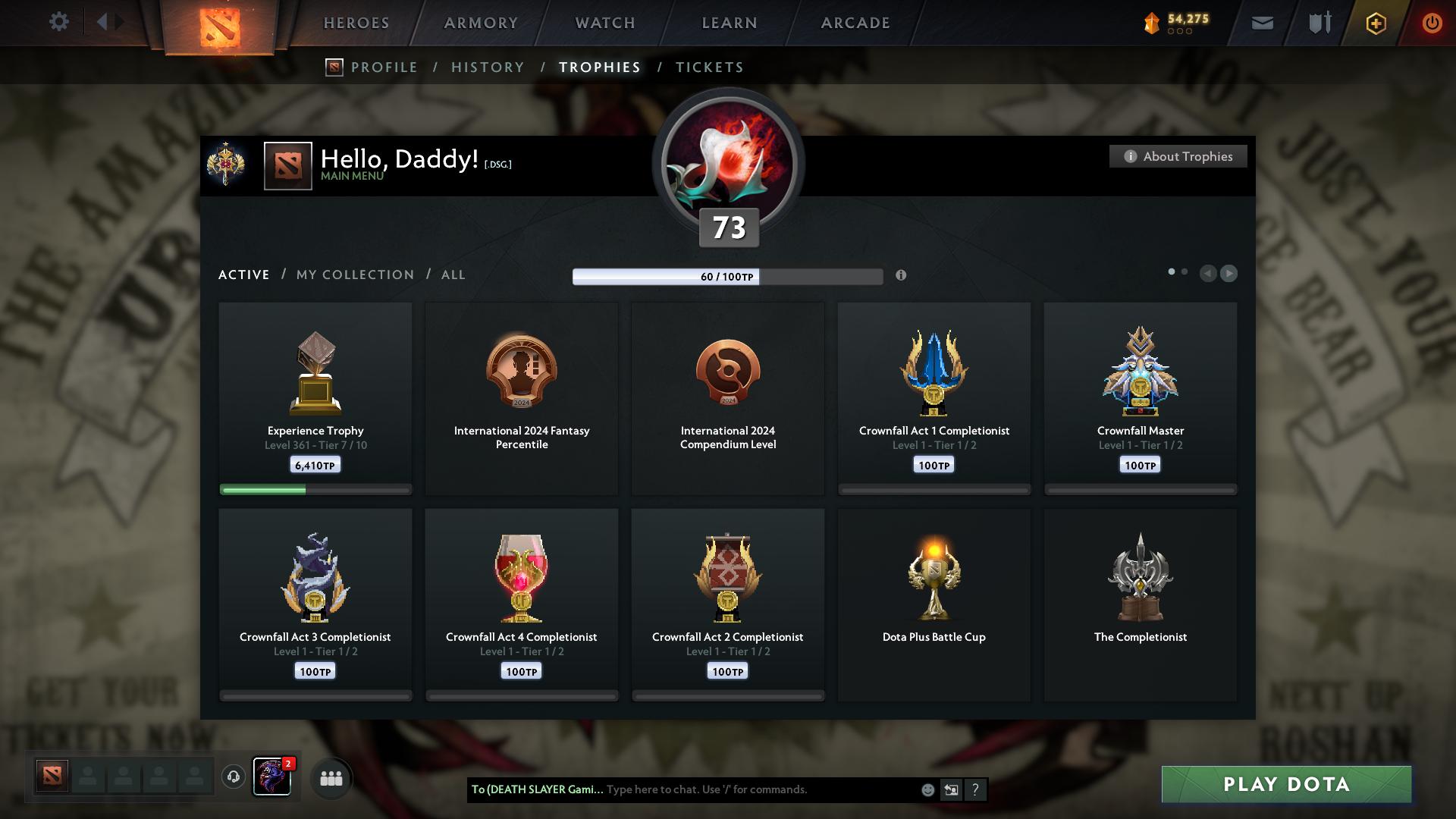1456x819 pixels.
Task: Switch to the TICKETS tab
Action: click(x=709, y=67)
